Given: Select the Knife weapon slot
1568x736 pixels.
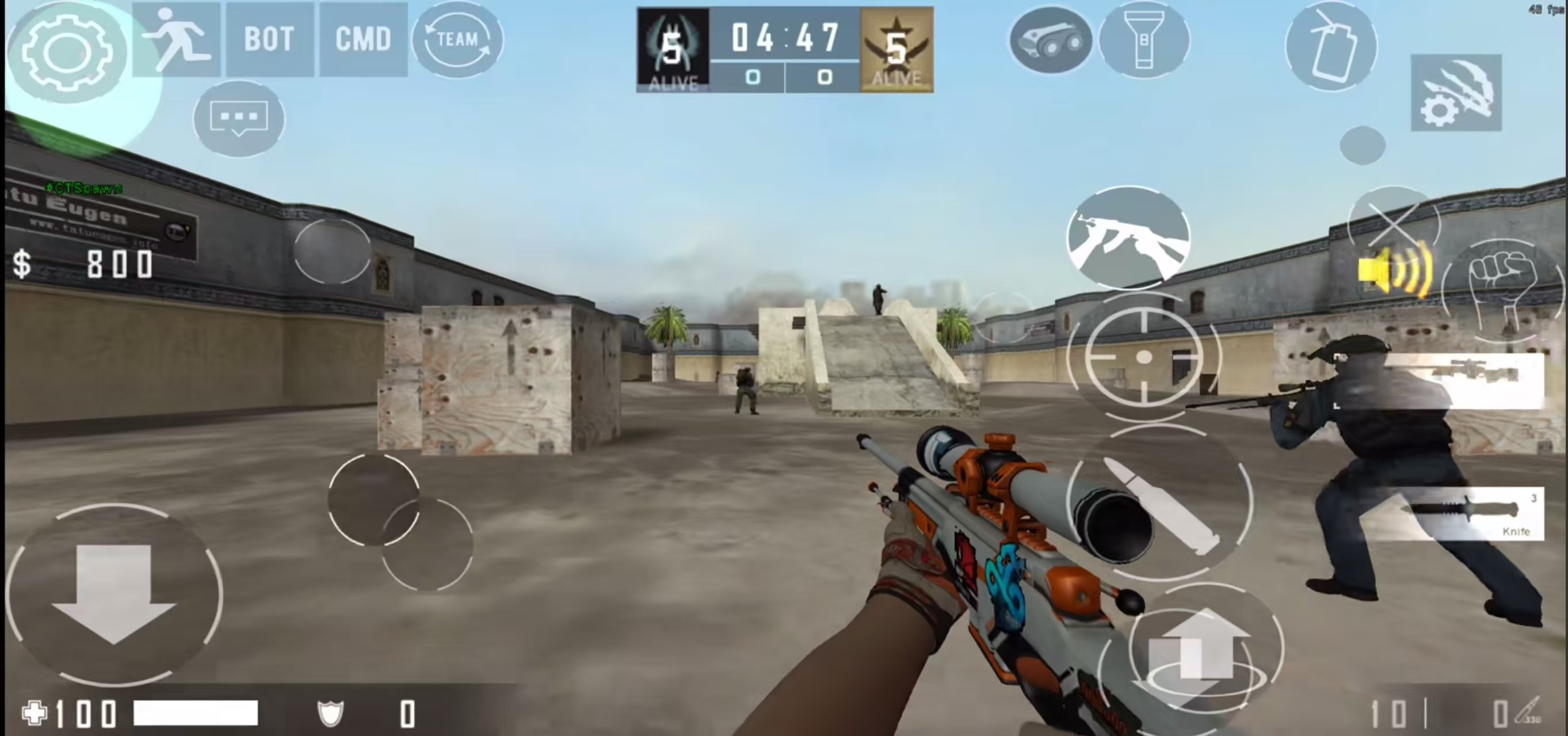Looking at the screenshot, I should tap(1473, 513).
